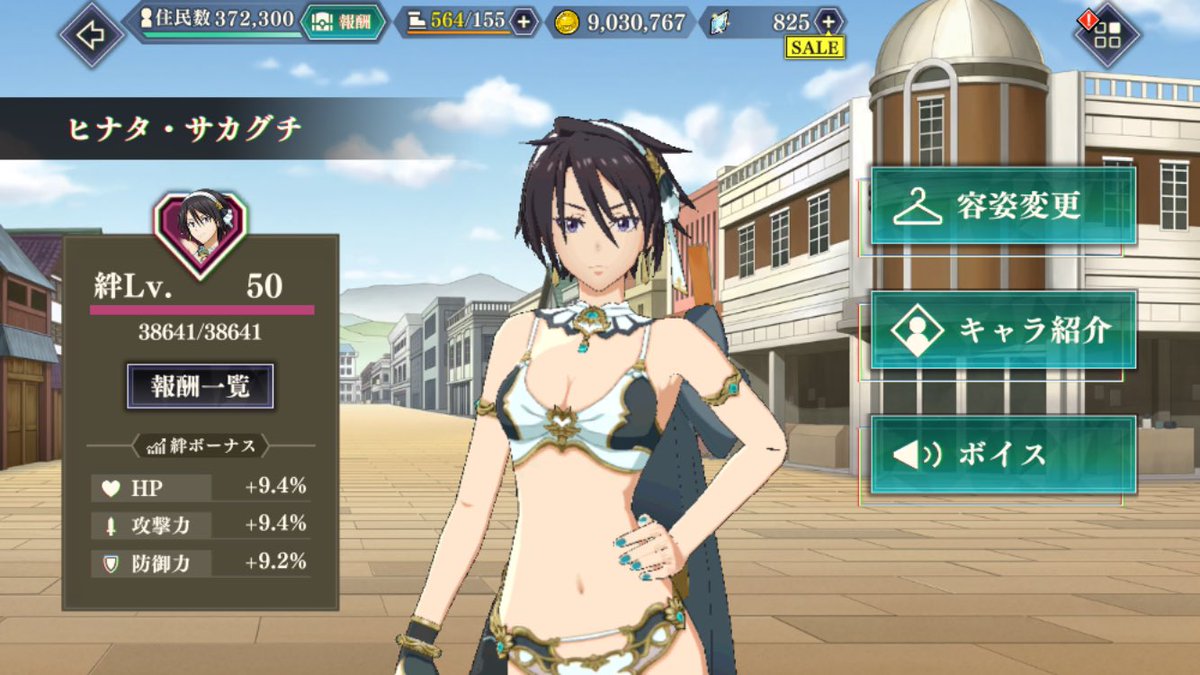The image size is (1200, 675).
Task: Show キャラ紹介 character introduction
Action: 1003,330
